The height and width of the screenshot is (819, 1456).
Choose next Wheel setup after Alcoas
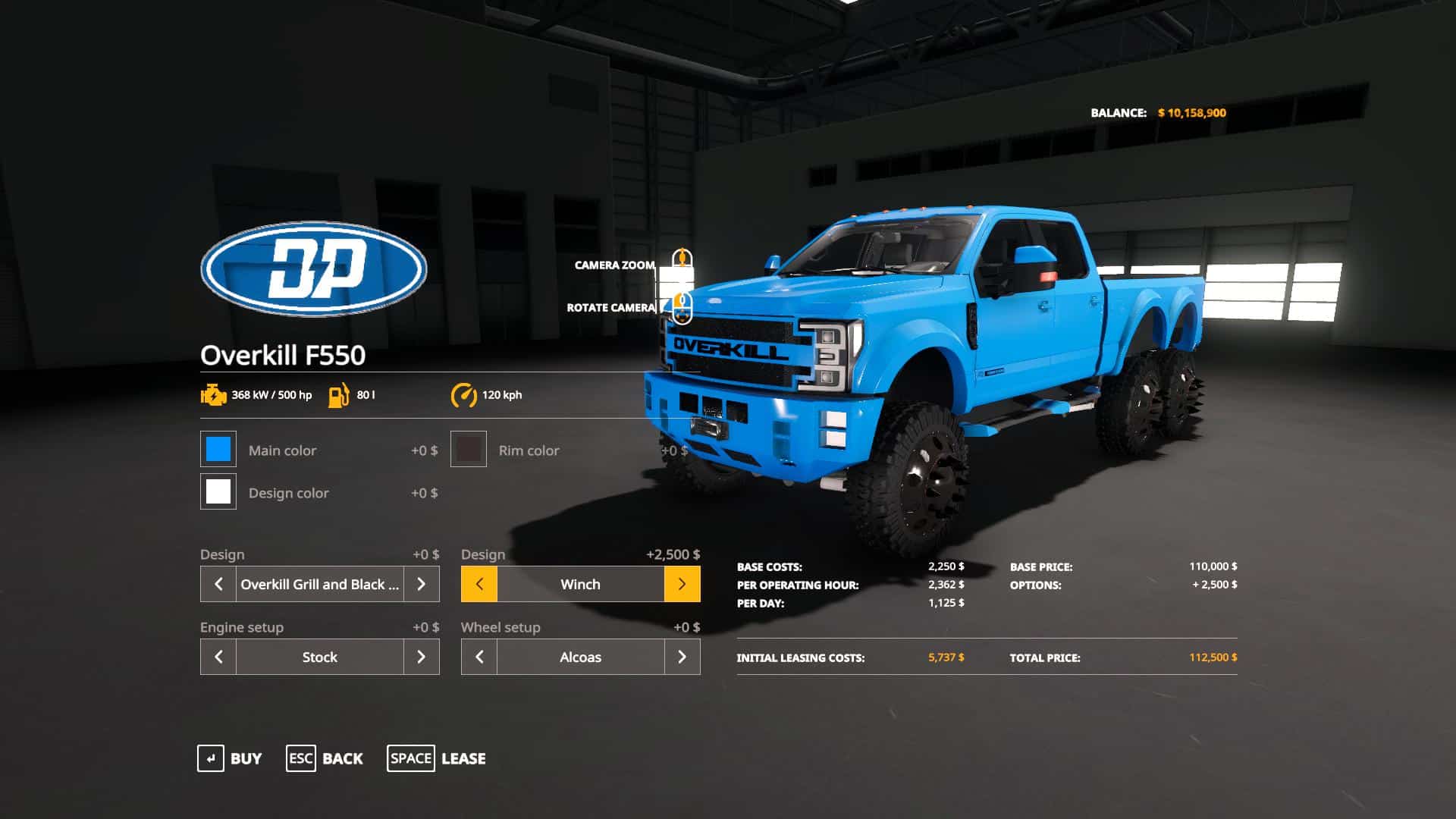coord(682,657)
